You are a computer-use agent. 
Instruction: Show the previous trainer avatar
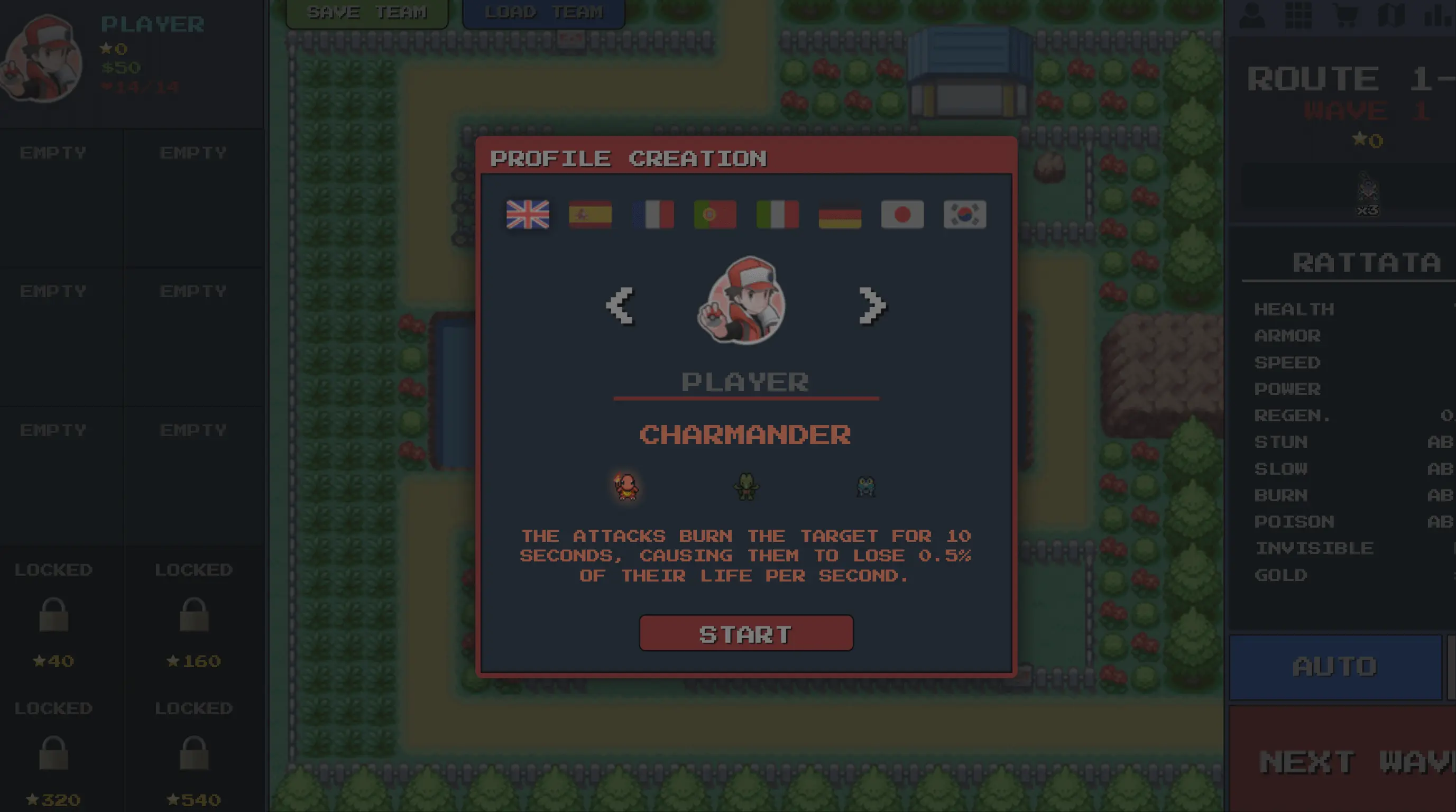[x=620, y=306]
